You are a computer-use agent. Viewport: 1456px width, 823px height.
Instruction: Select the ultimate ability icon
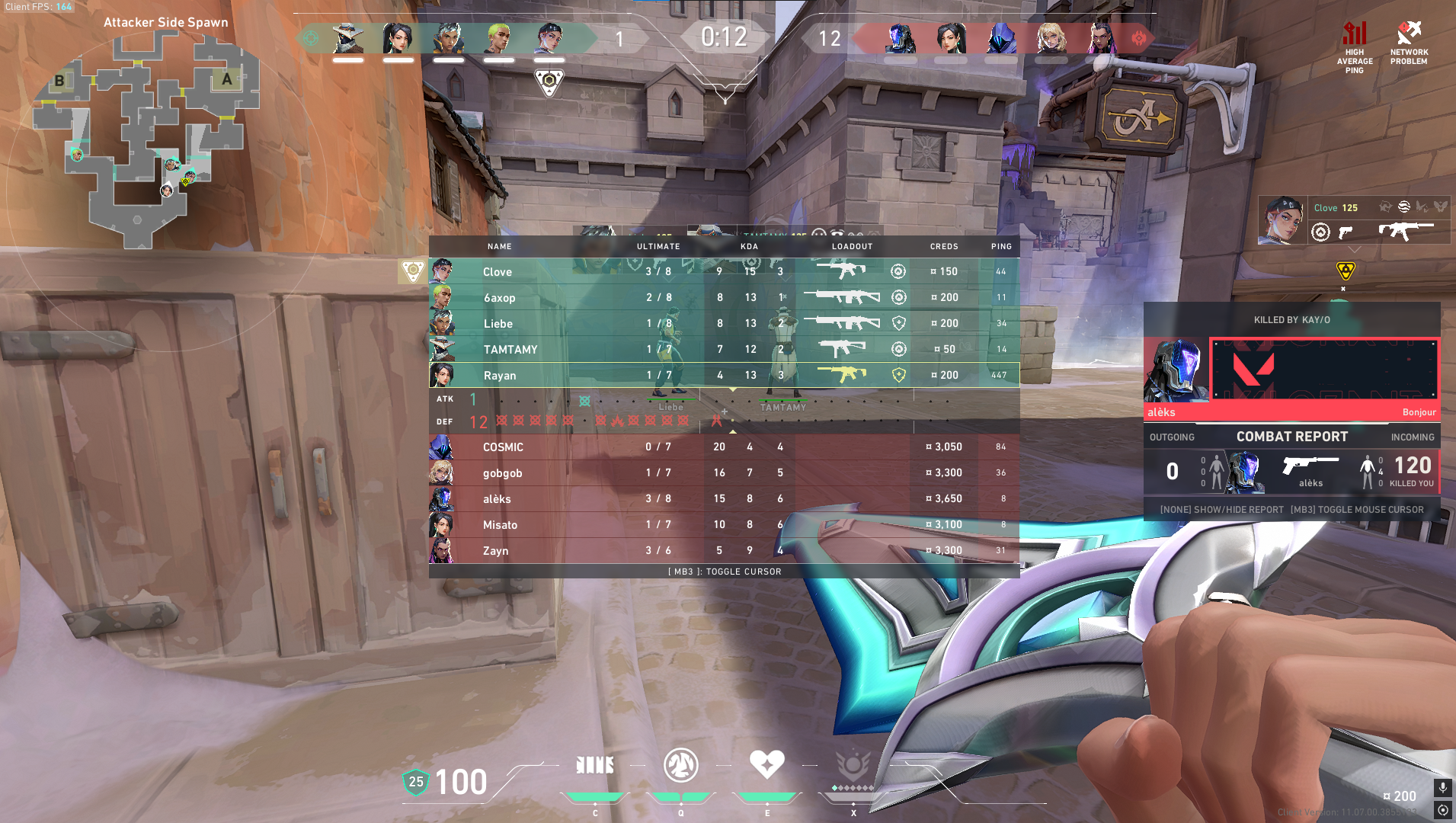853,765
